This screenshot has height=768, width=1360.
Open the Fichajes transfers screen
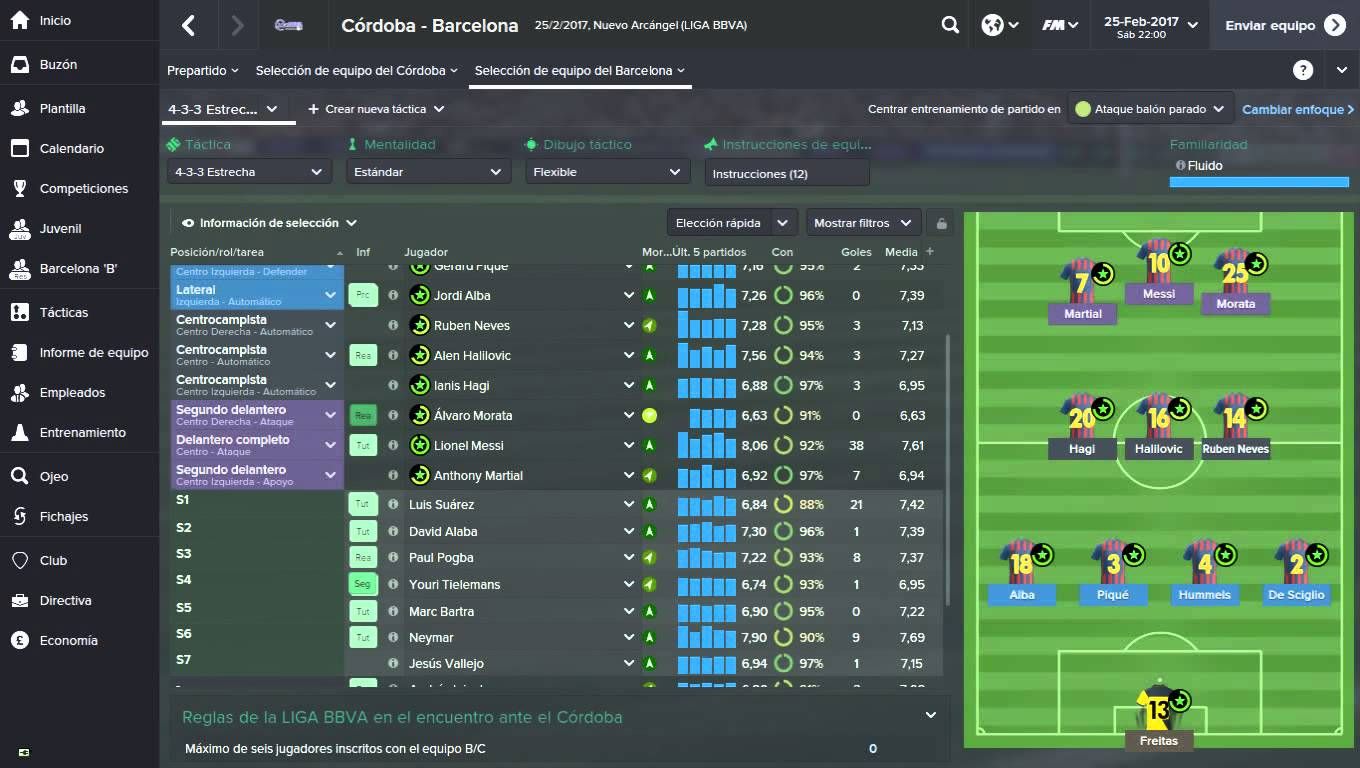(x=61, y=516)
